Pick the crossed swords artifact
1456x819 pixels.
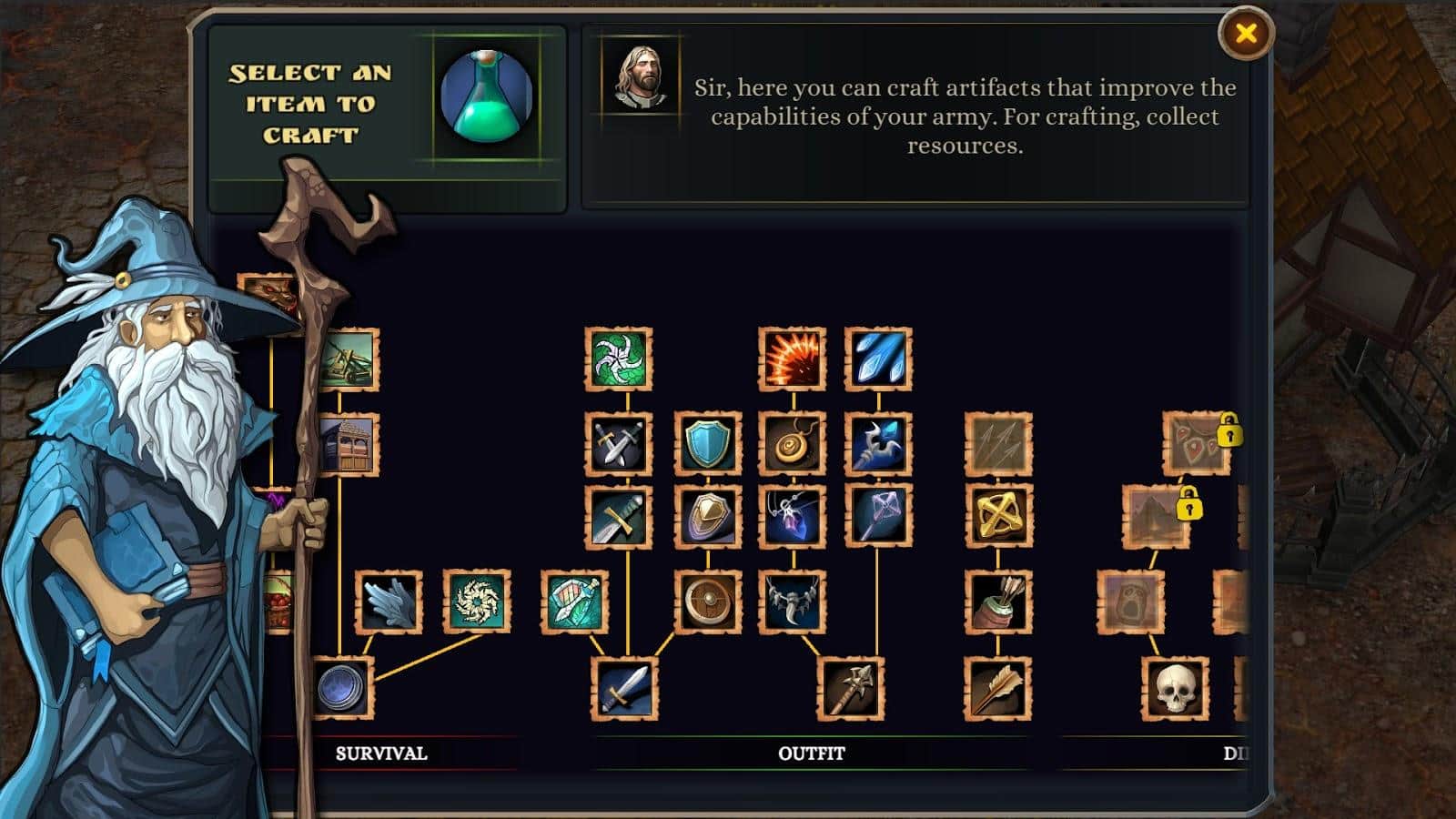(x=618, y=444)
